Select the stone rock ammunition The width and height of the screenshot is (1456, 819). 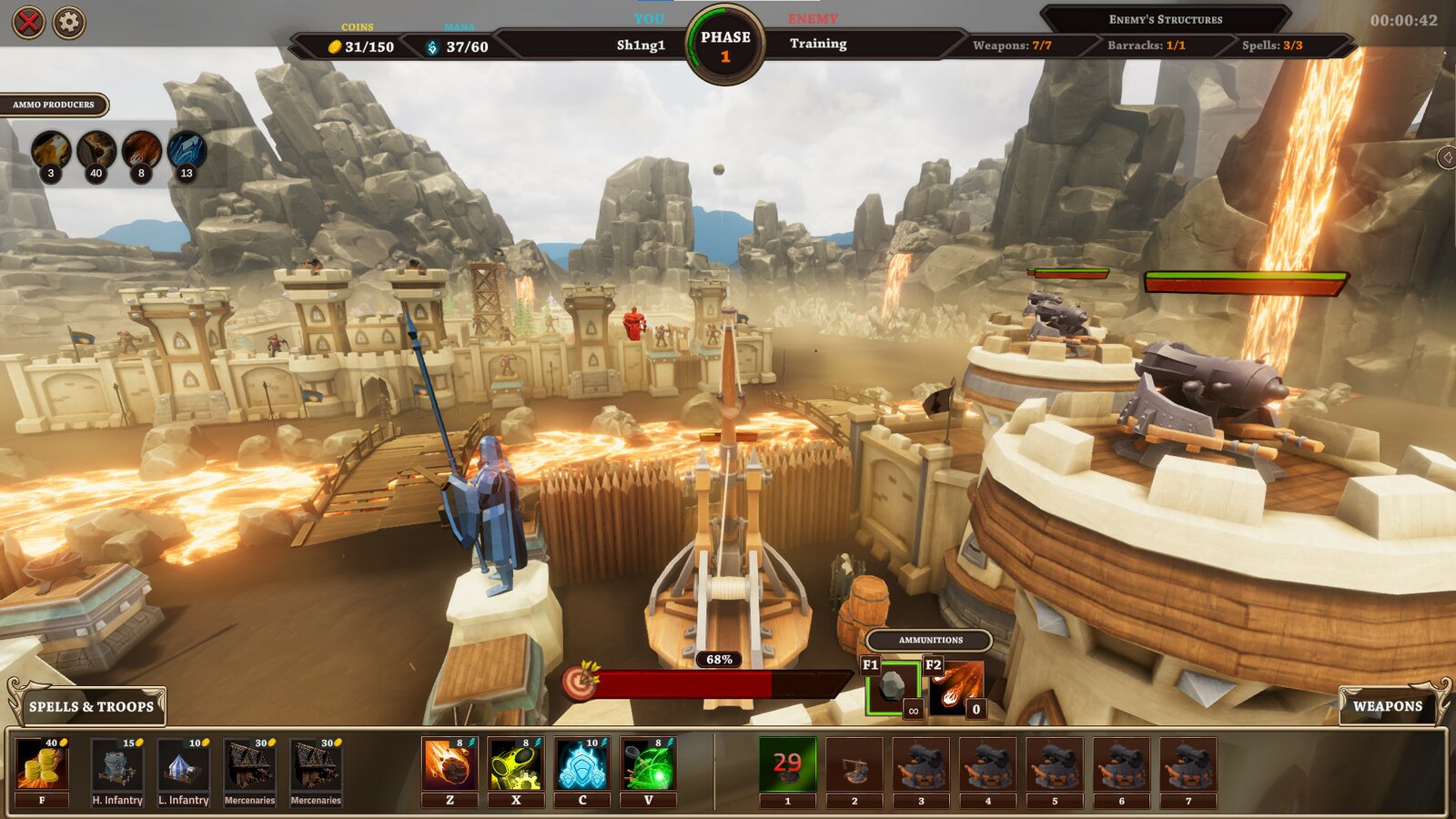click(893, 687)
